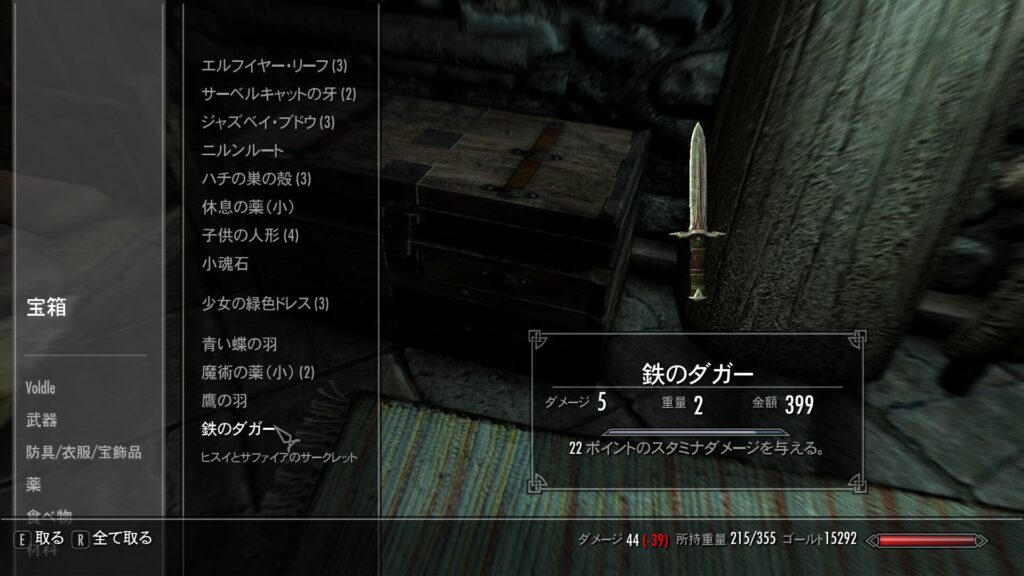This screenshot has height=576, width=1024.
Task: Show the 武器 weapons category
Action: click(x=42, y=420)
